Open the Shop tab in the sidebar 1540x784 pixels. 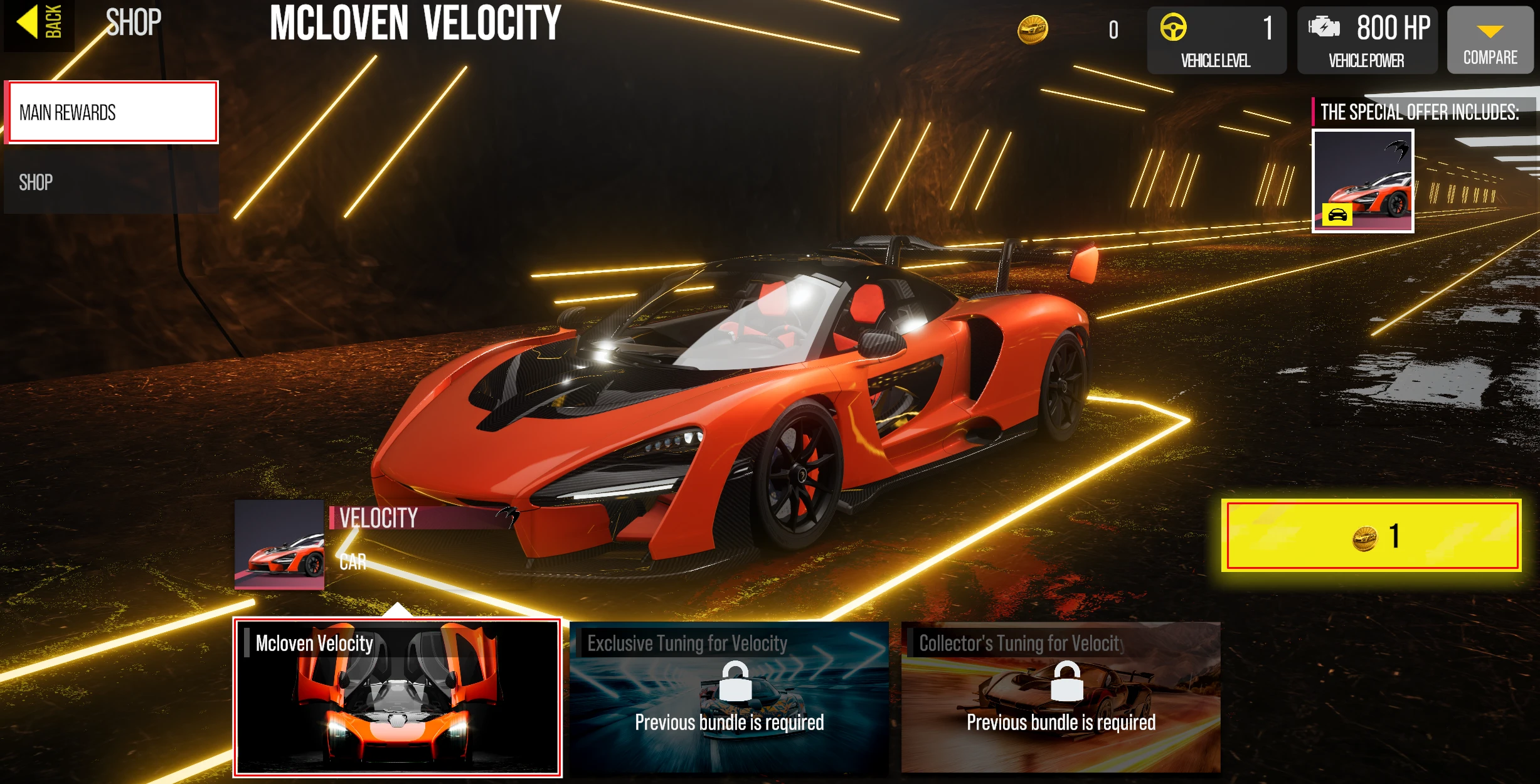112,183
